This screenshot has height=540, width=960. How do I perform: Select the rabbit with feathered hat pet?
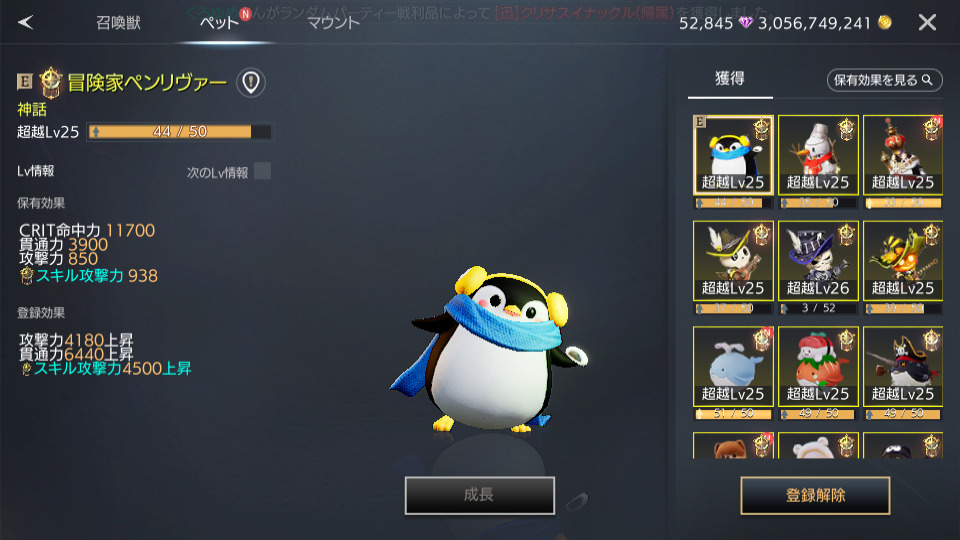pyautogui.click(x=733, y=260)
